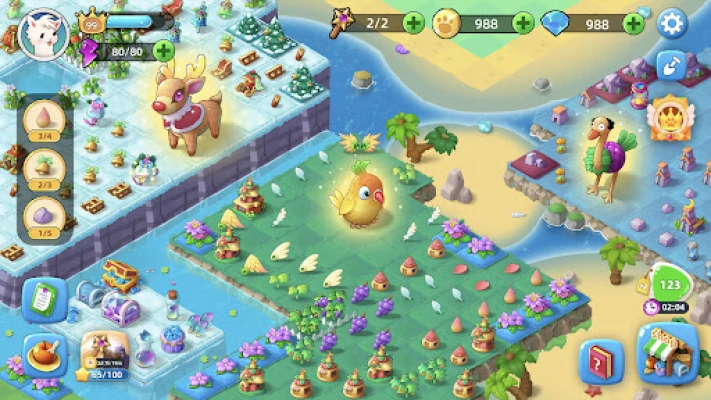Open the gear Settings menu
The height and width of the screenshot is (400, 711).
[671, 23]
